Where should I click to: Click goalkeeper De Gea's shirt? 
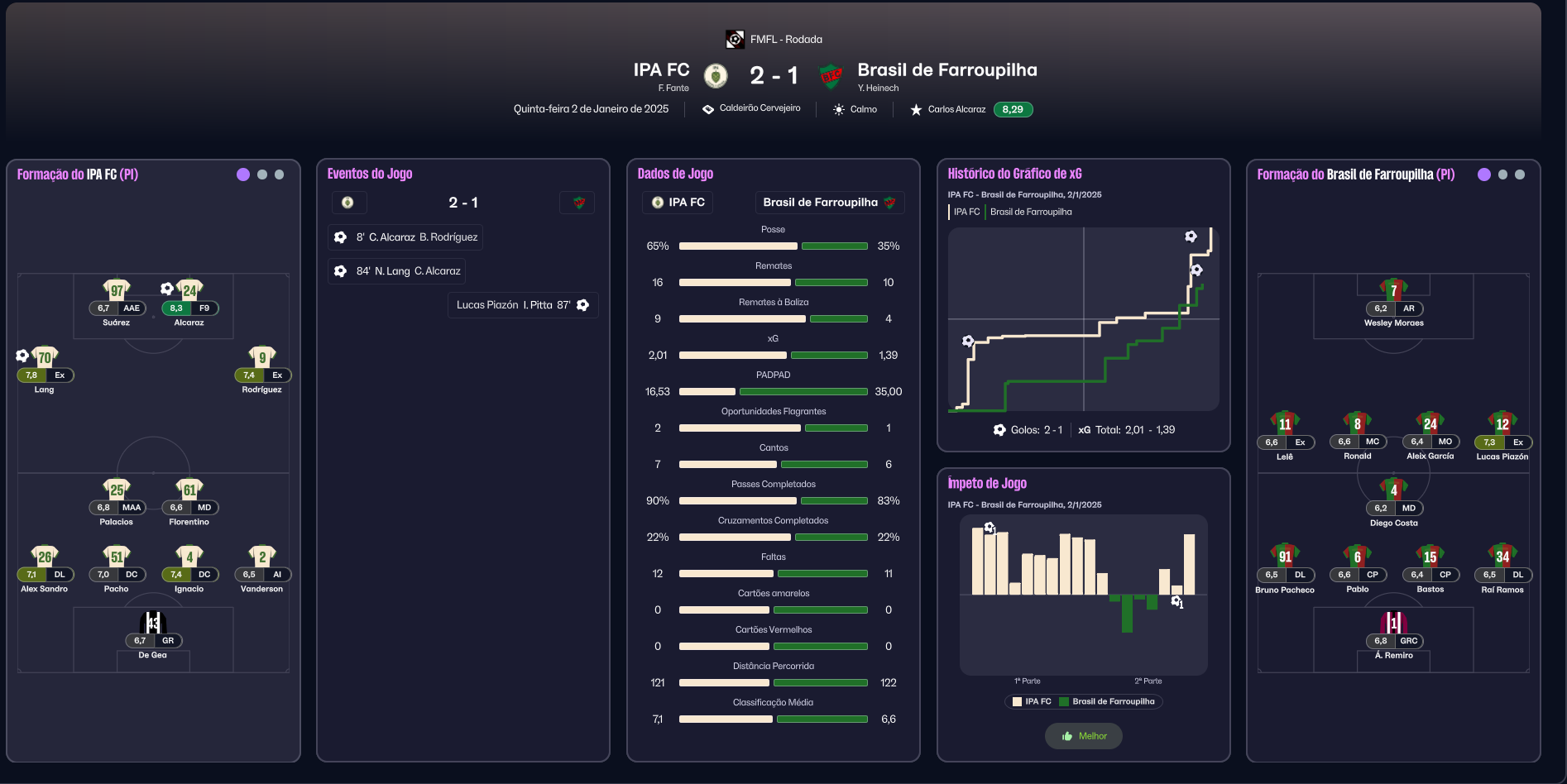(153, 623)
